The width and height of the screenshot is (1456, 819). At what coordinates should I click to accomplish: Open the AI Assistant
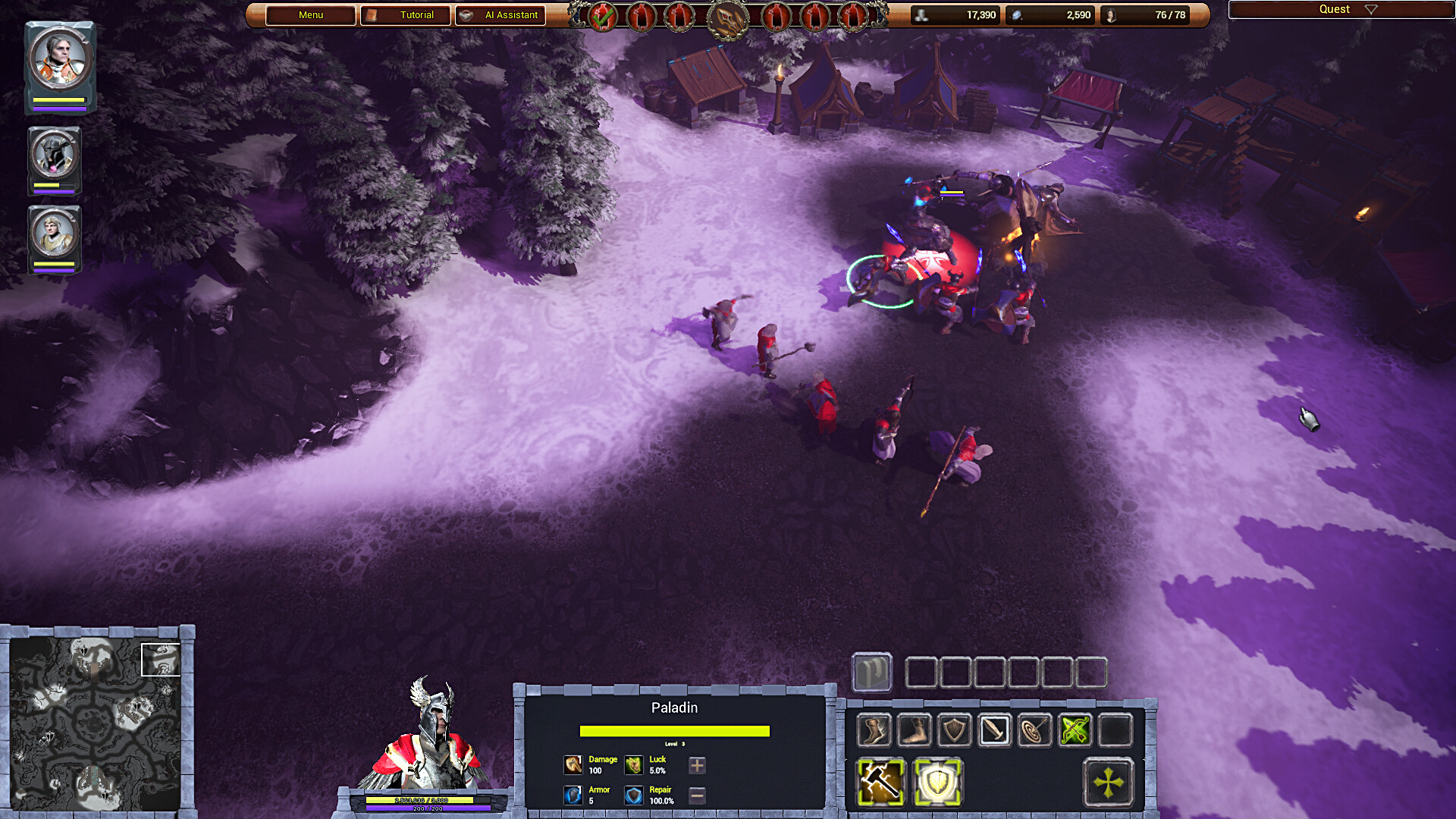tap(500, 15)
